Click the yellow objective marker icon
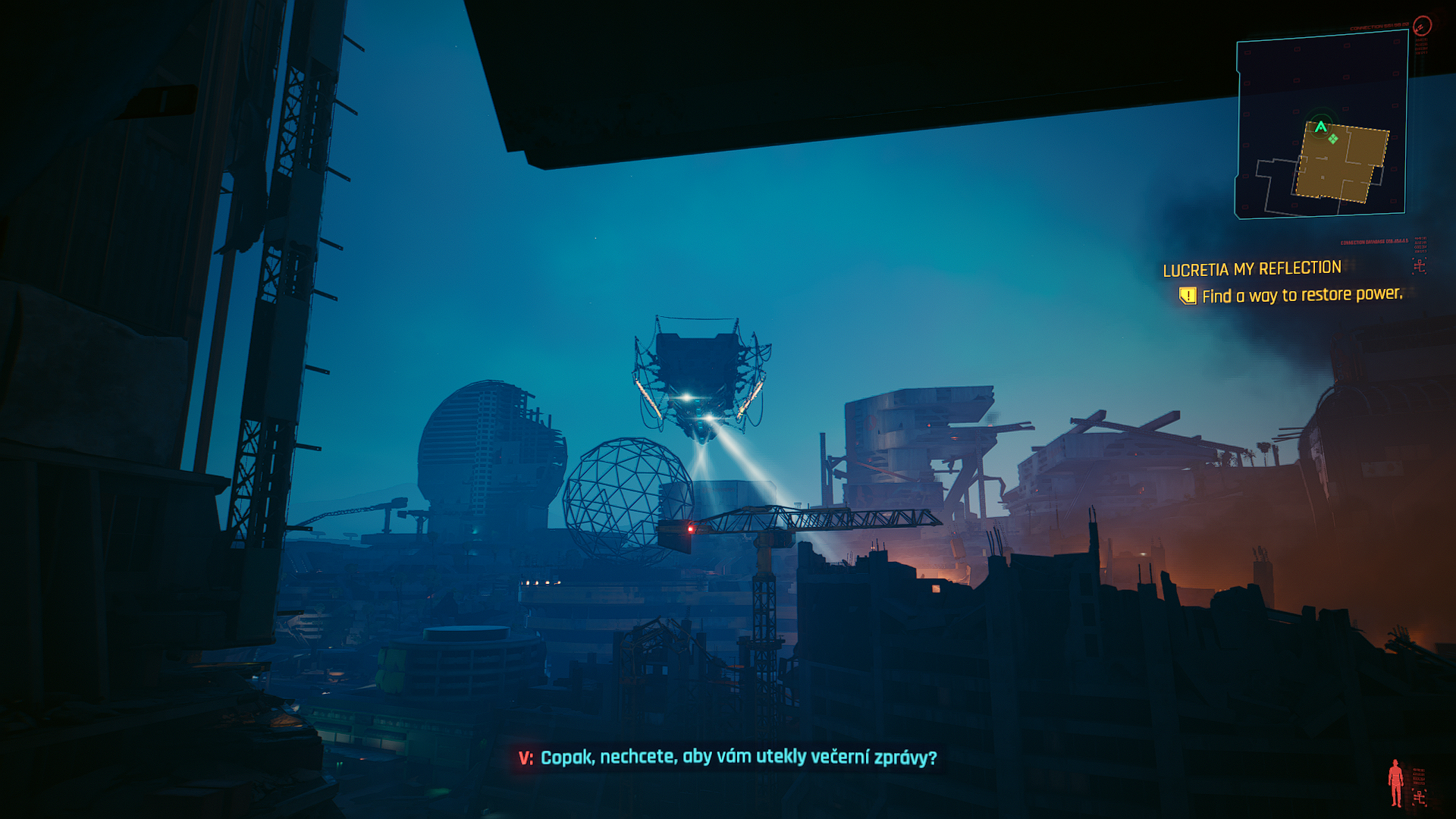1456x819 pixels. 1188,296
